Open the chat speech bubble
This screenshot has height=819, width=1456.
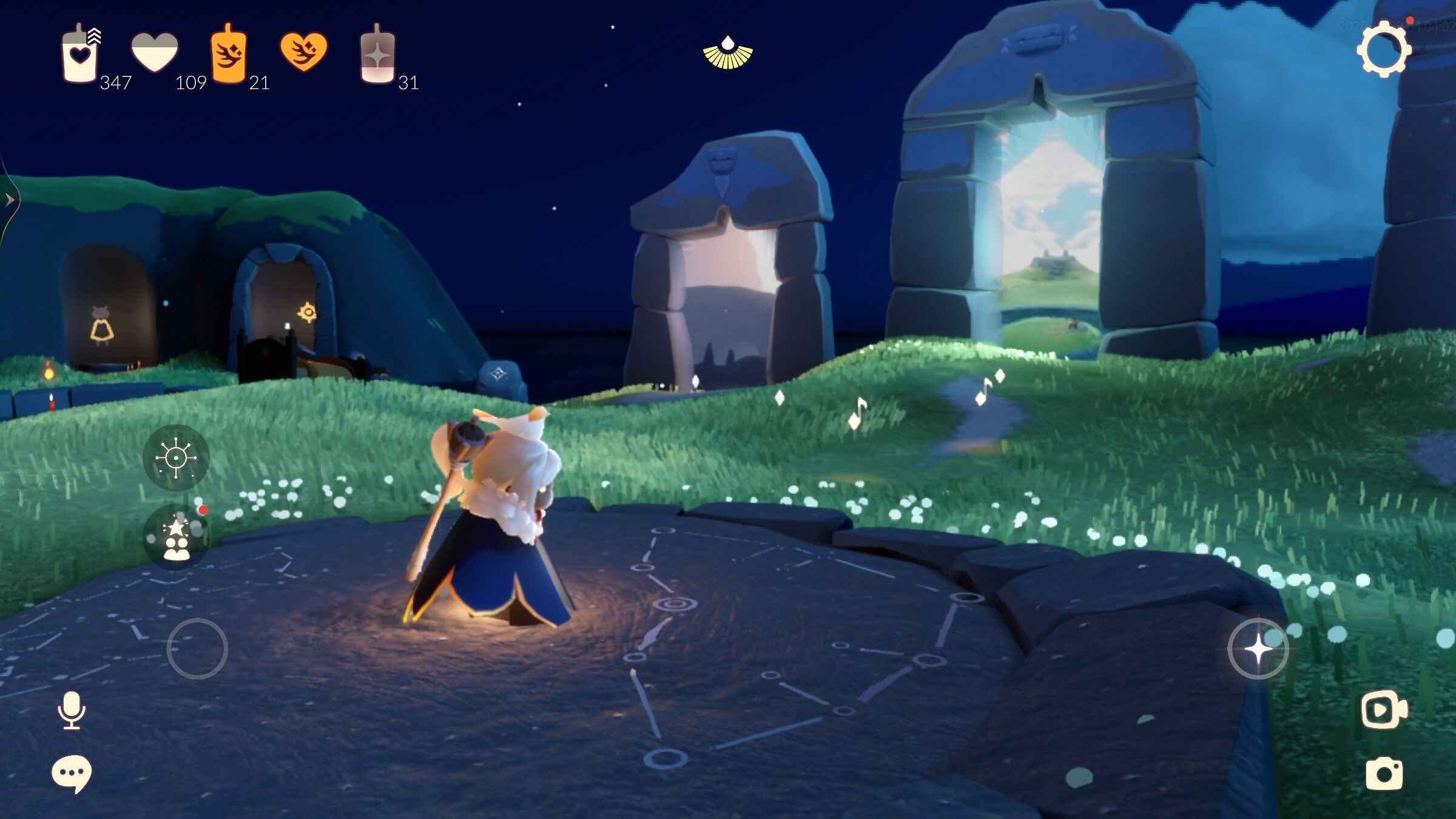click(x=72, y=773)
